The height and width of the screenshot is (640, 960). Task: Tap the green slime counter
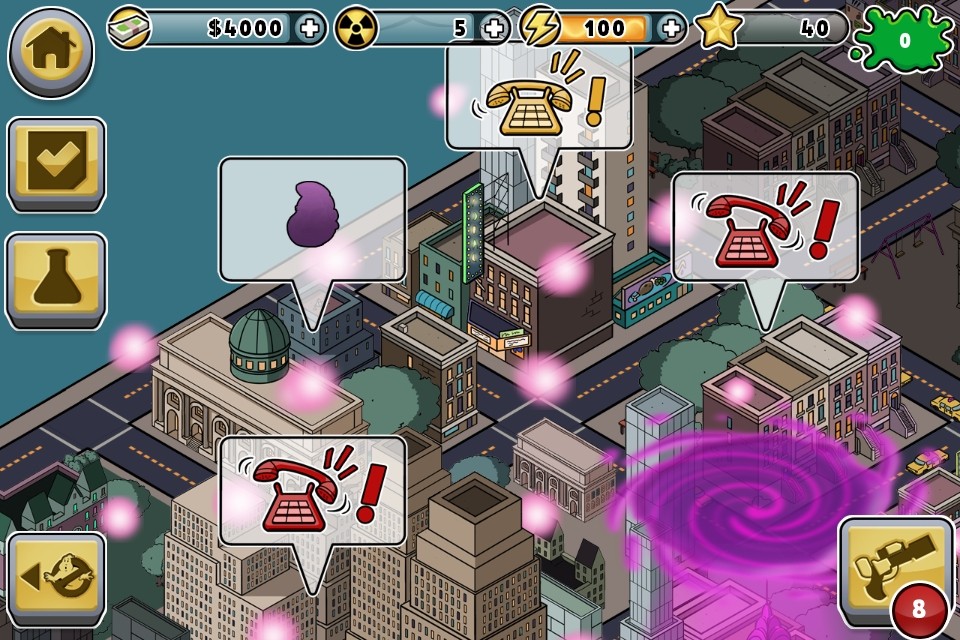tap(905, 40)
